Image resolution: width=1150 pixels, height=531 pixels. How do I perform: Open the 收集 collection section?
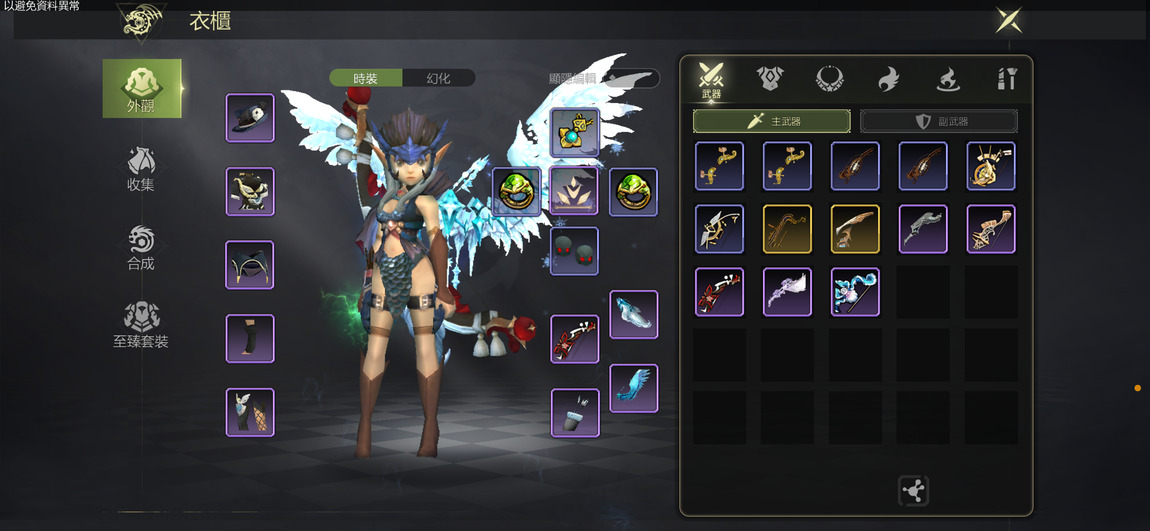pos(141,168)
